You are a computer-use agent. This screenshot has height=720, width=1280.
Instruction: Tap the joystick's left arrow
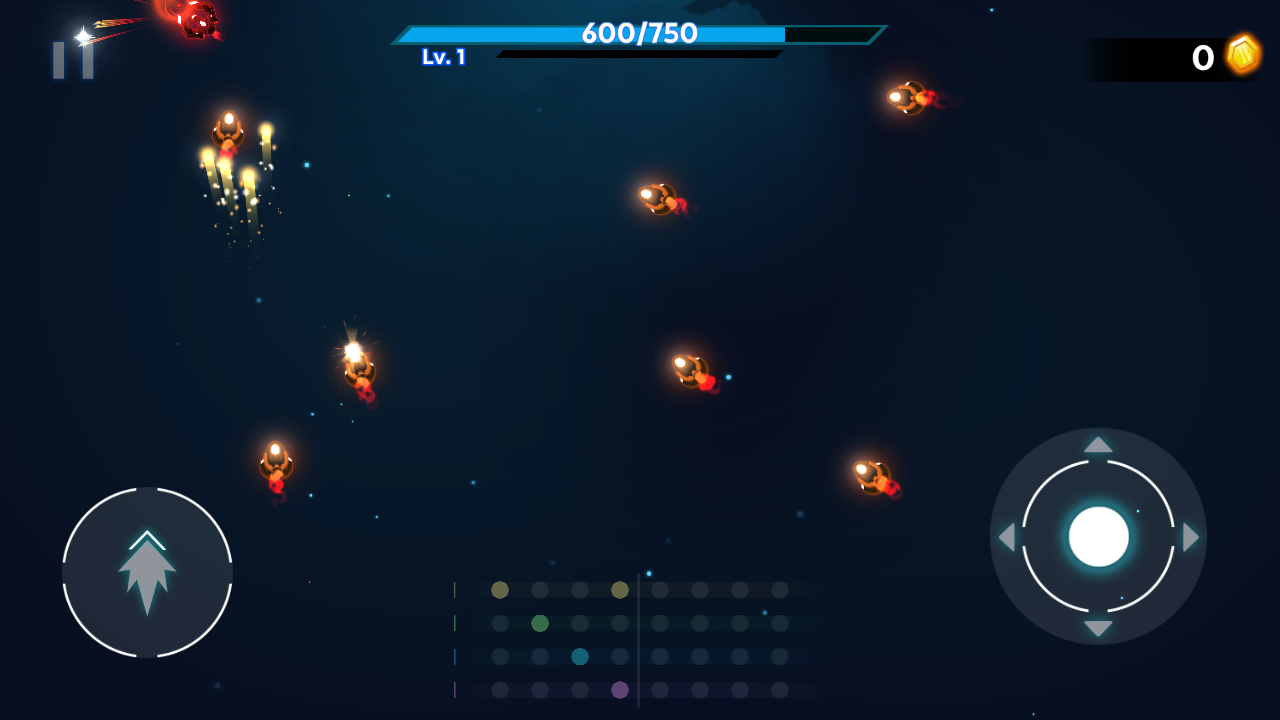click(x=1006, y=537)
